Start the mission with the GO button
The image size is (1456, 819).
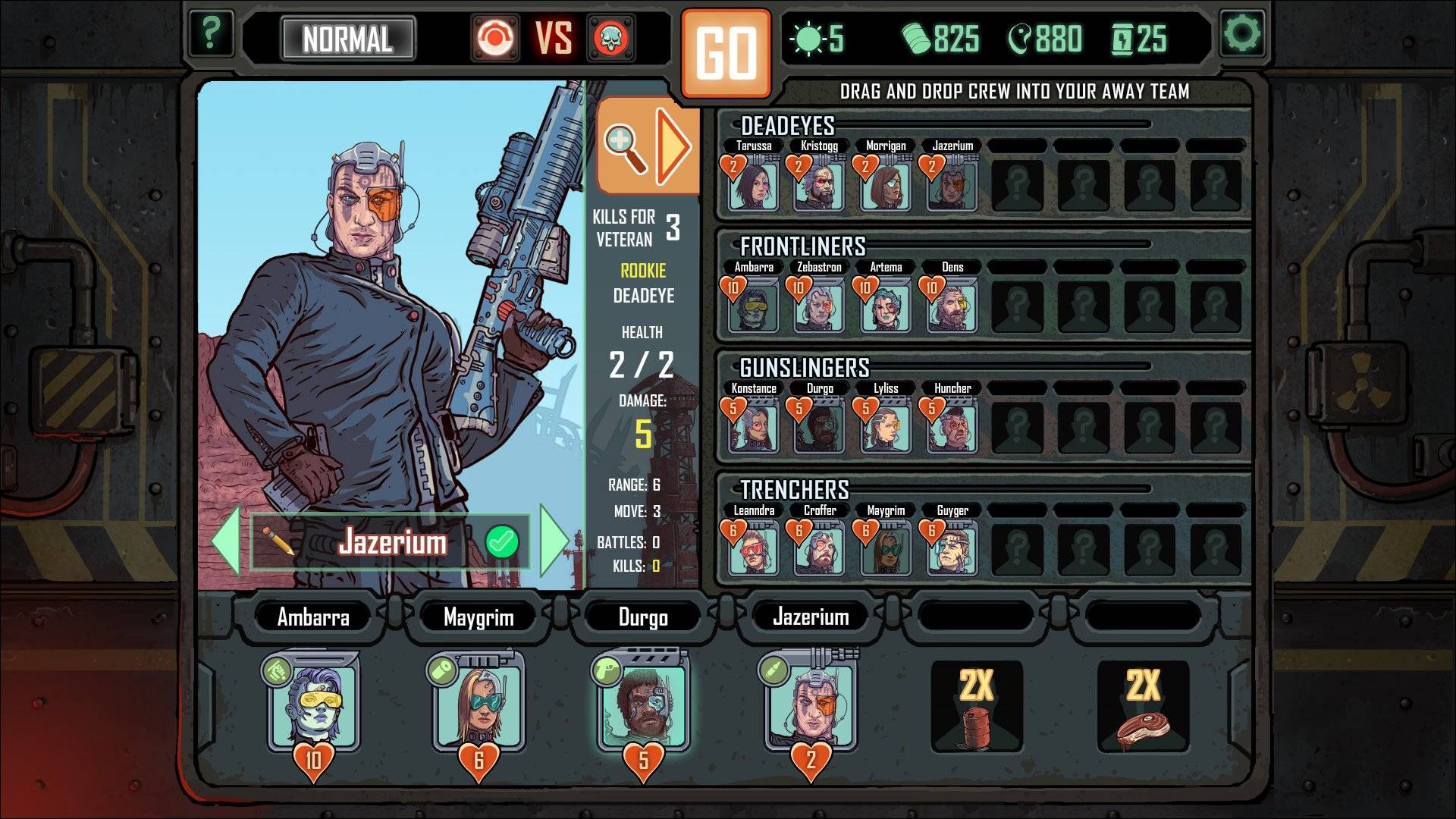coord(726,53)
